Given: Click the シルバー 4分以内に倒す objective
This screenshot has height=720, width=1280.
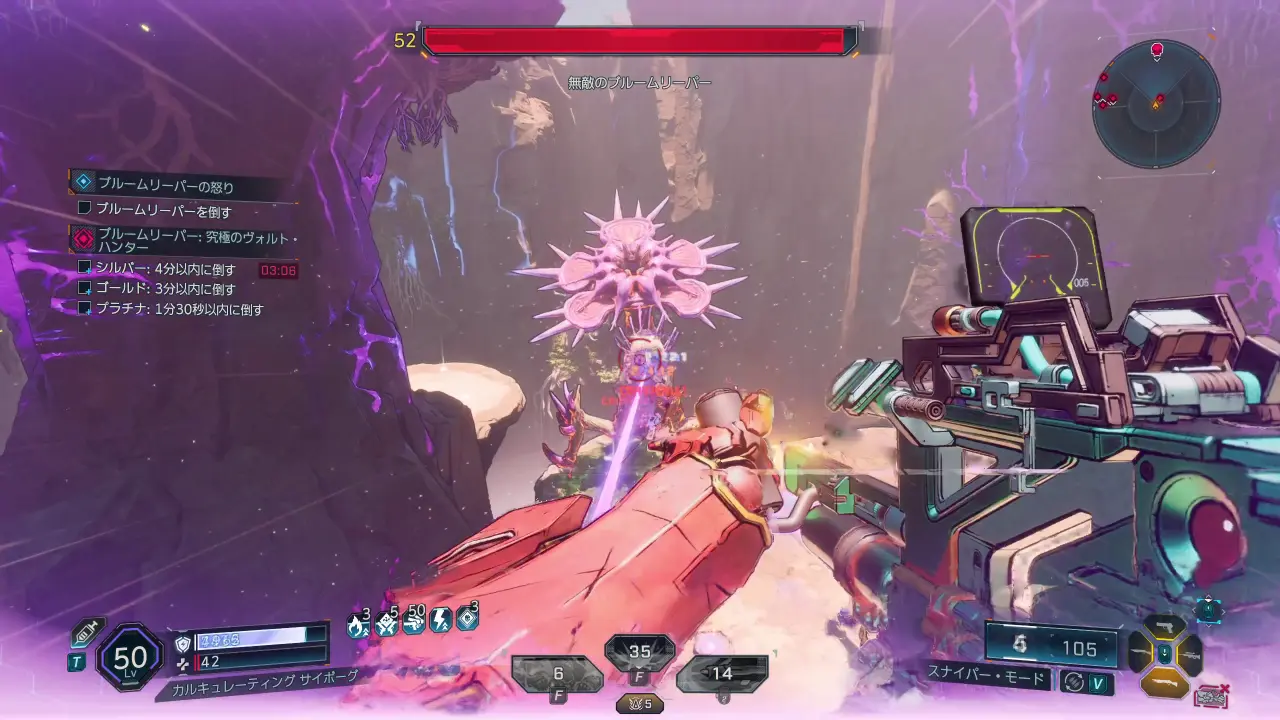Looking at the screenshot, I should pyautogui.click(x=165, y=269).
